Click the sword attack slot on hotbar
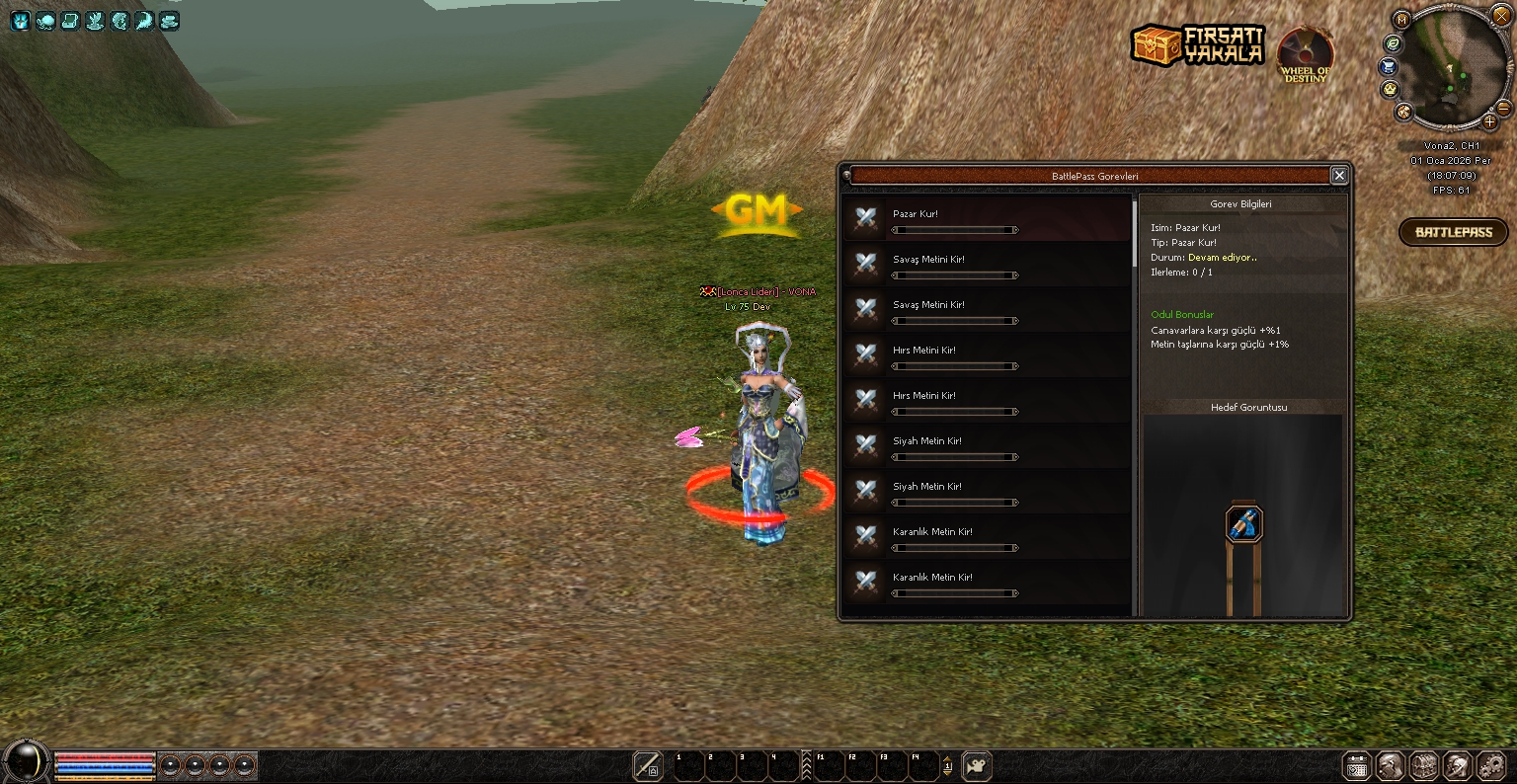The image size is (1517, 784). 648,765
